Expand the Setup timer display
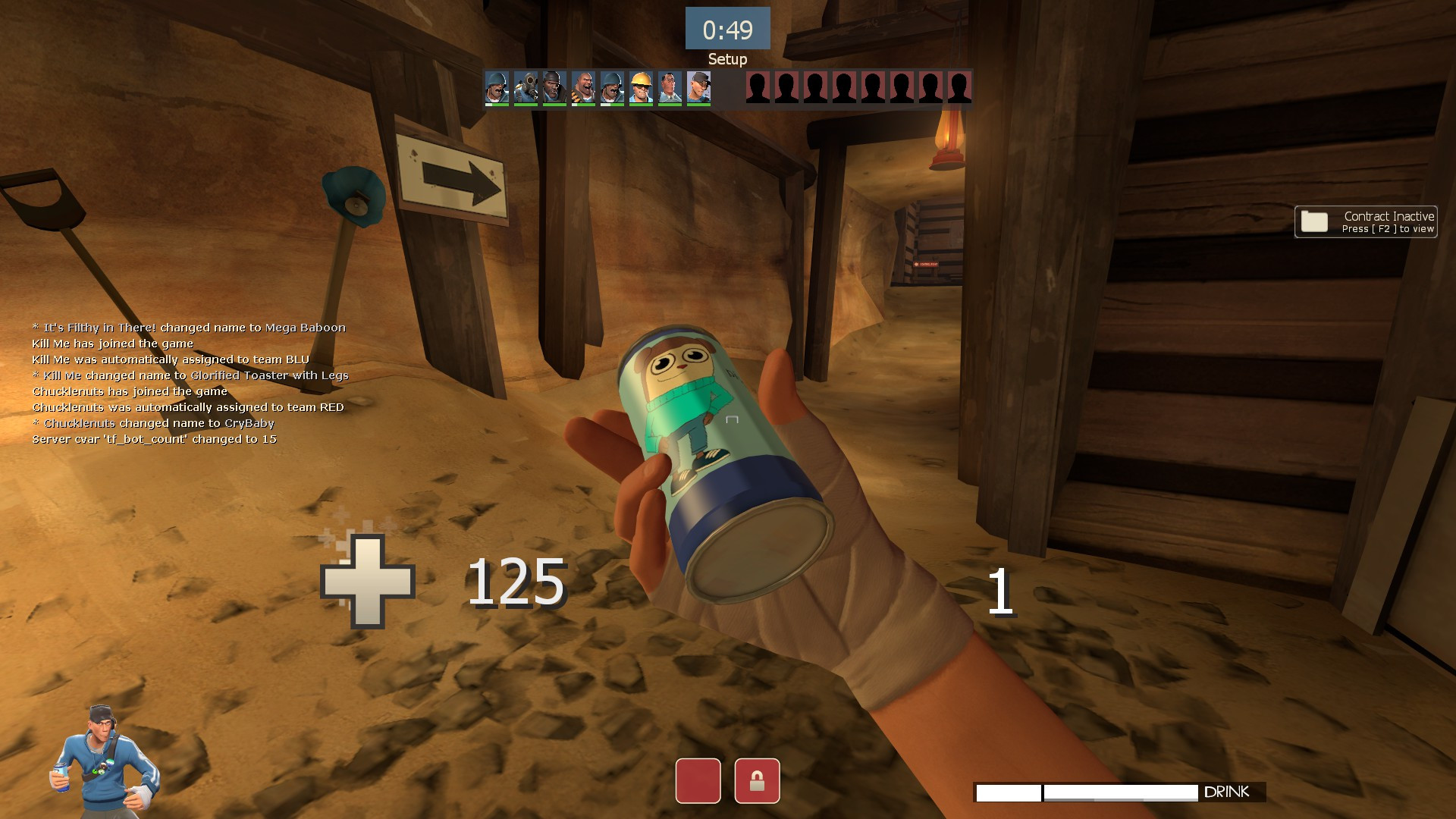 coord(727,29)
